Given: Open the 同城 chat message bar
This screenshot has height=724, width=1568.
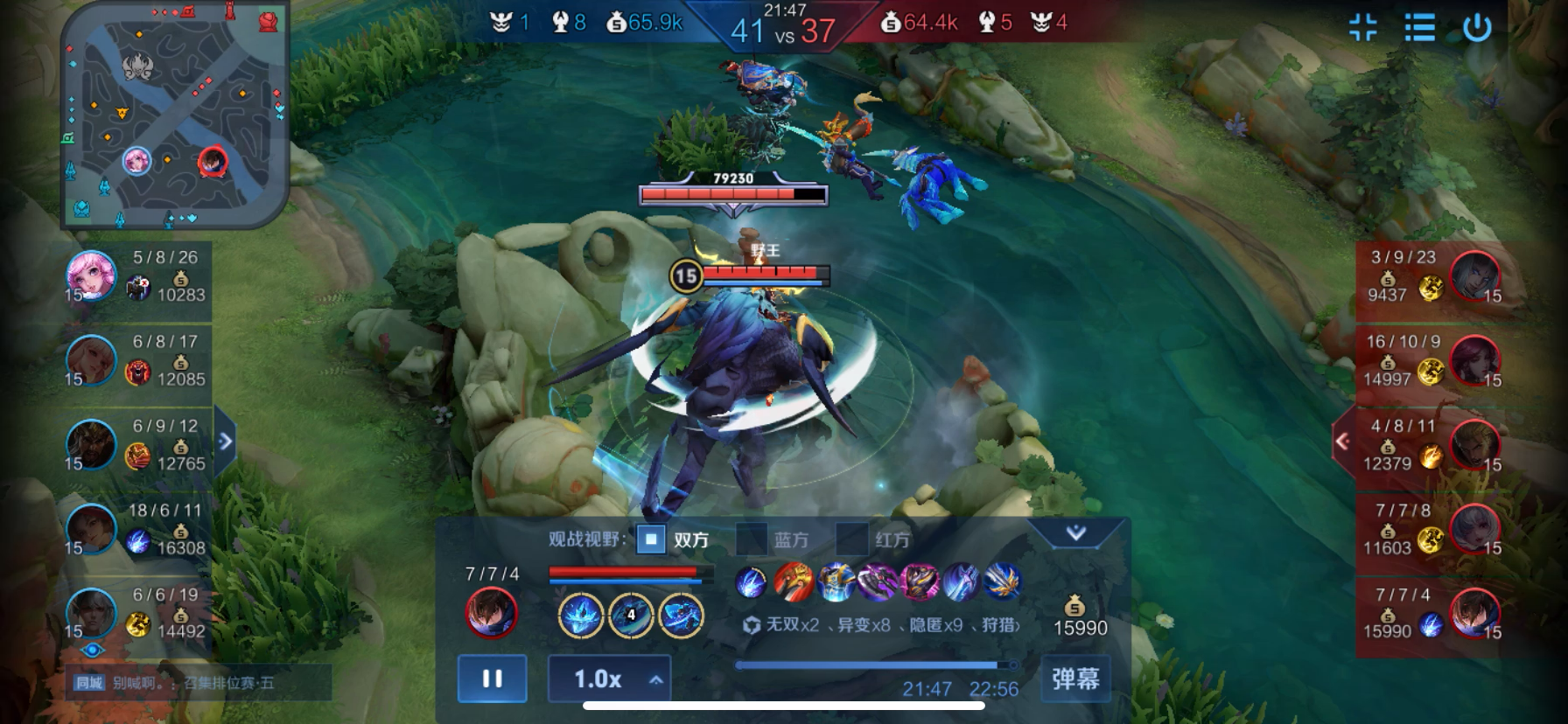Looking at the screenshot, I should (198, 682).
